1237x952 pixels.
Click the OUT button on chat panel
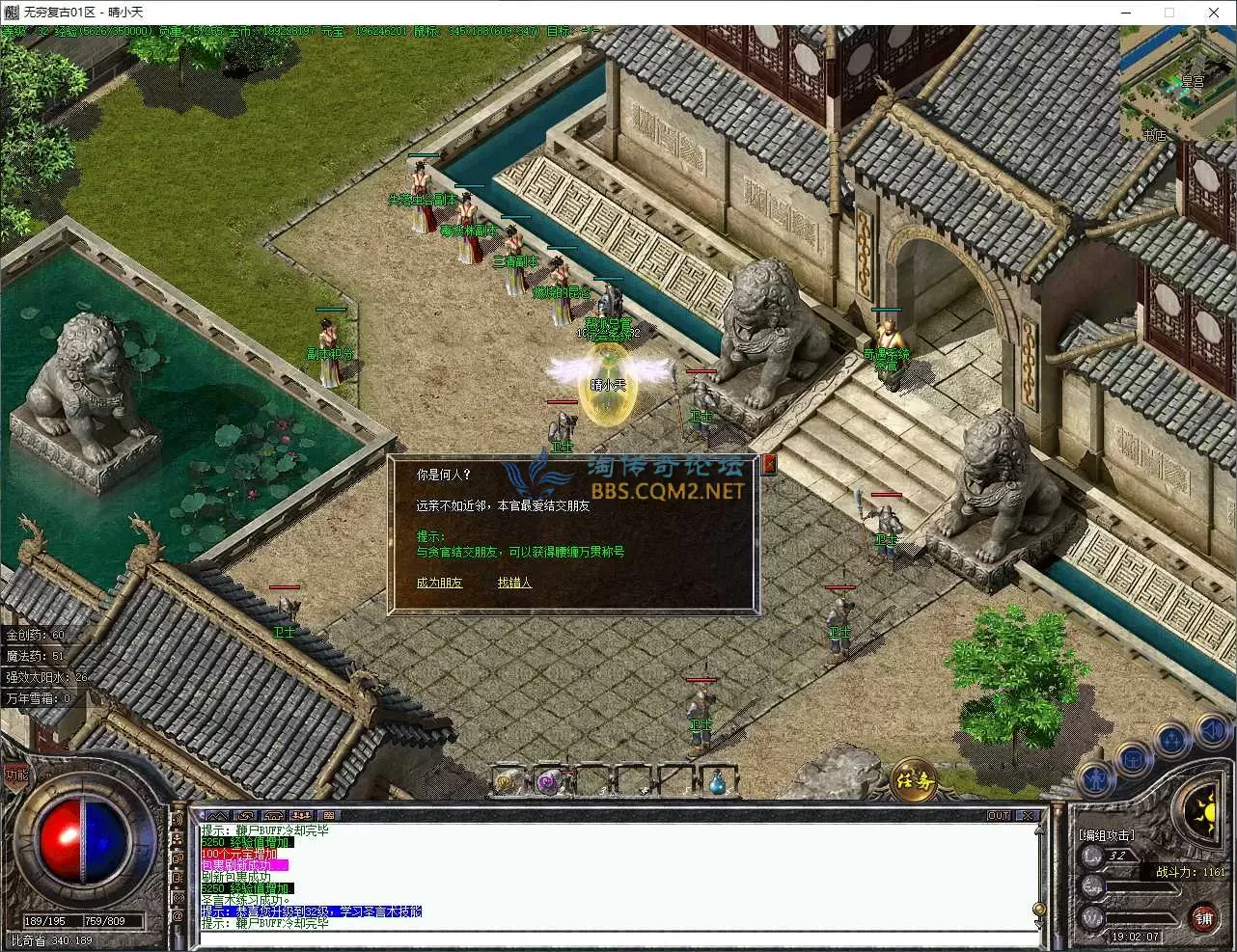tap(998, 816)
